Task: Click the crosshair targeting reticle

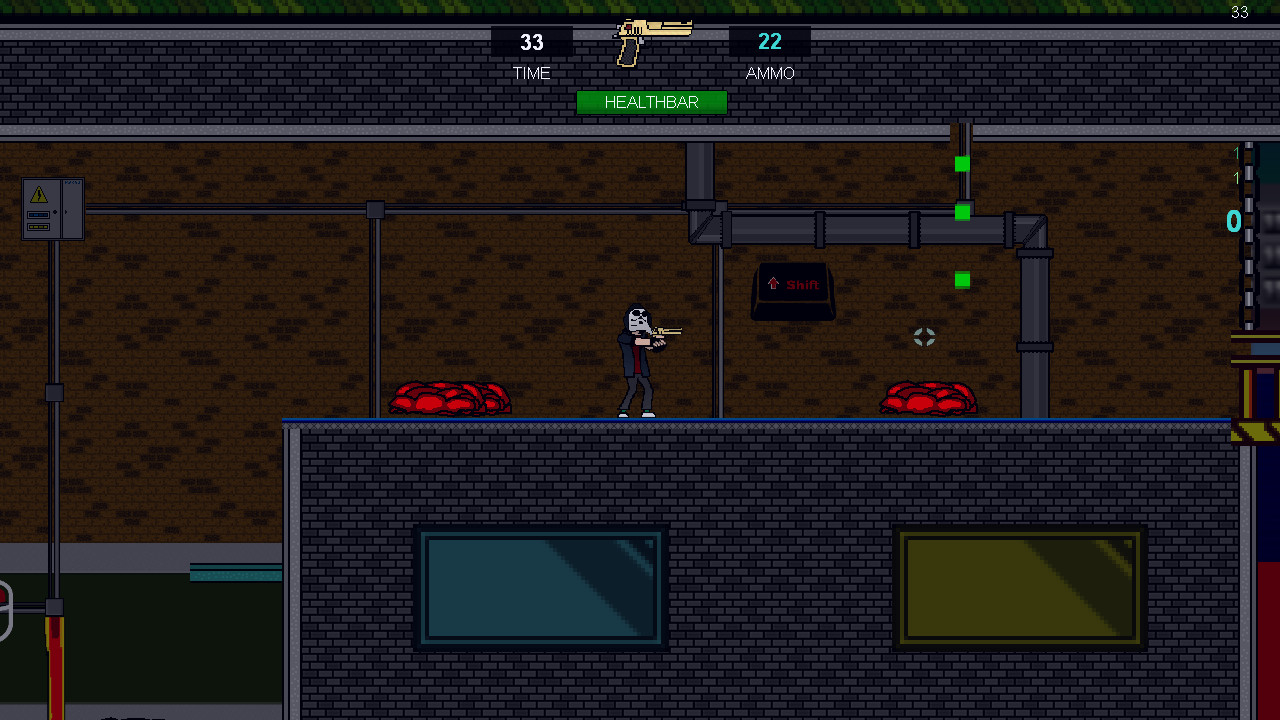Action: 924,337
